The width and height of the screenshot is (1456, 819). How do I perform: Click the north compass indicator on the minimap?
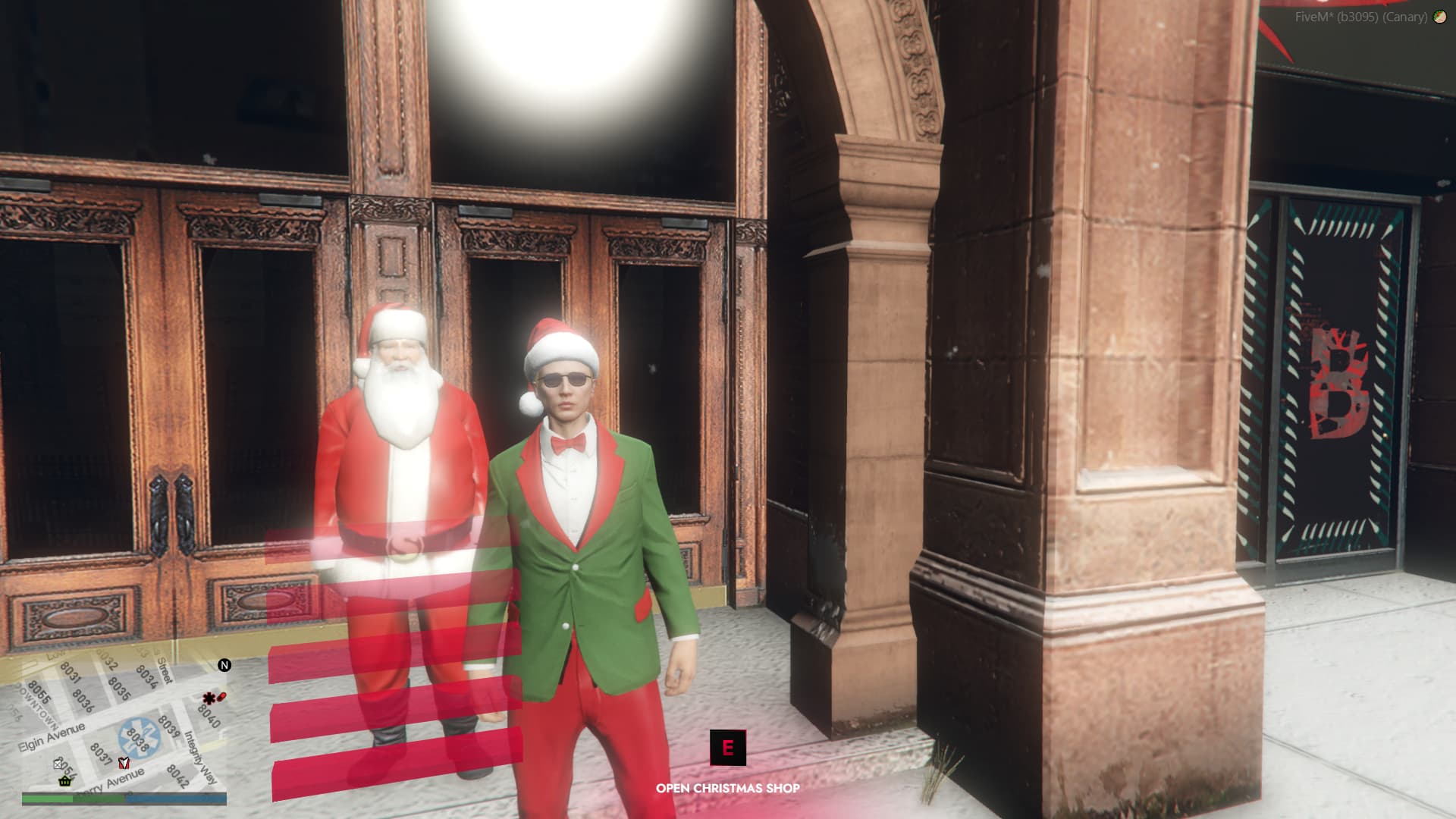[x=224, y=666]
